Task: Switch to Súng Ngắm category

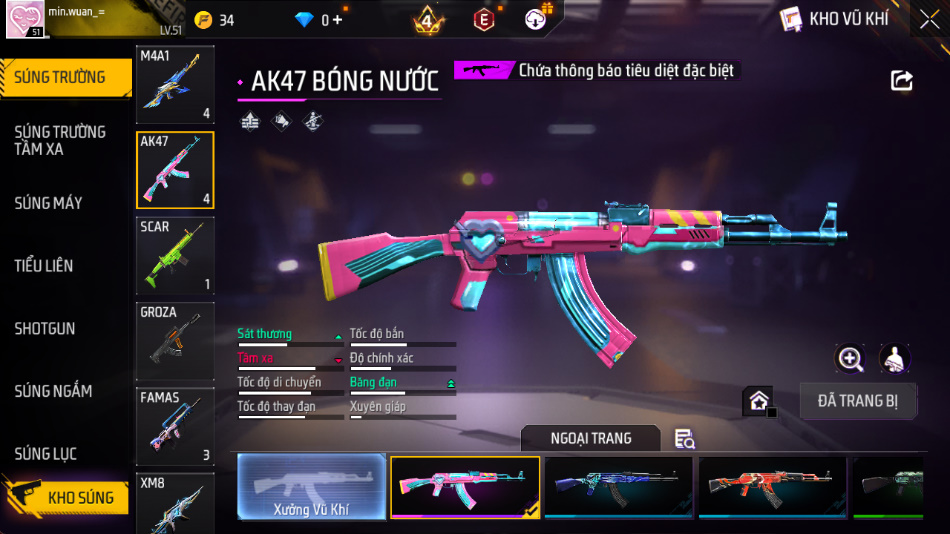Action: click(53, 391)
